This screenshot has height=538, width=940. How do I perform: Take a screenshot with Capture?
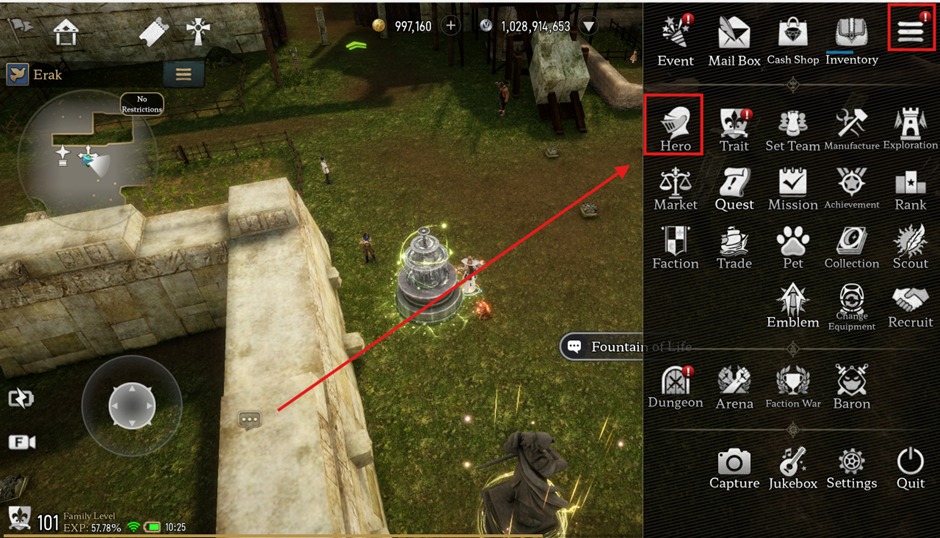[734, 467]
